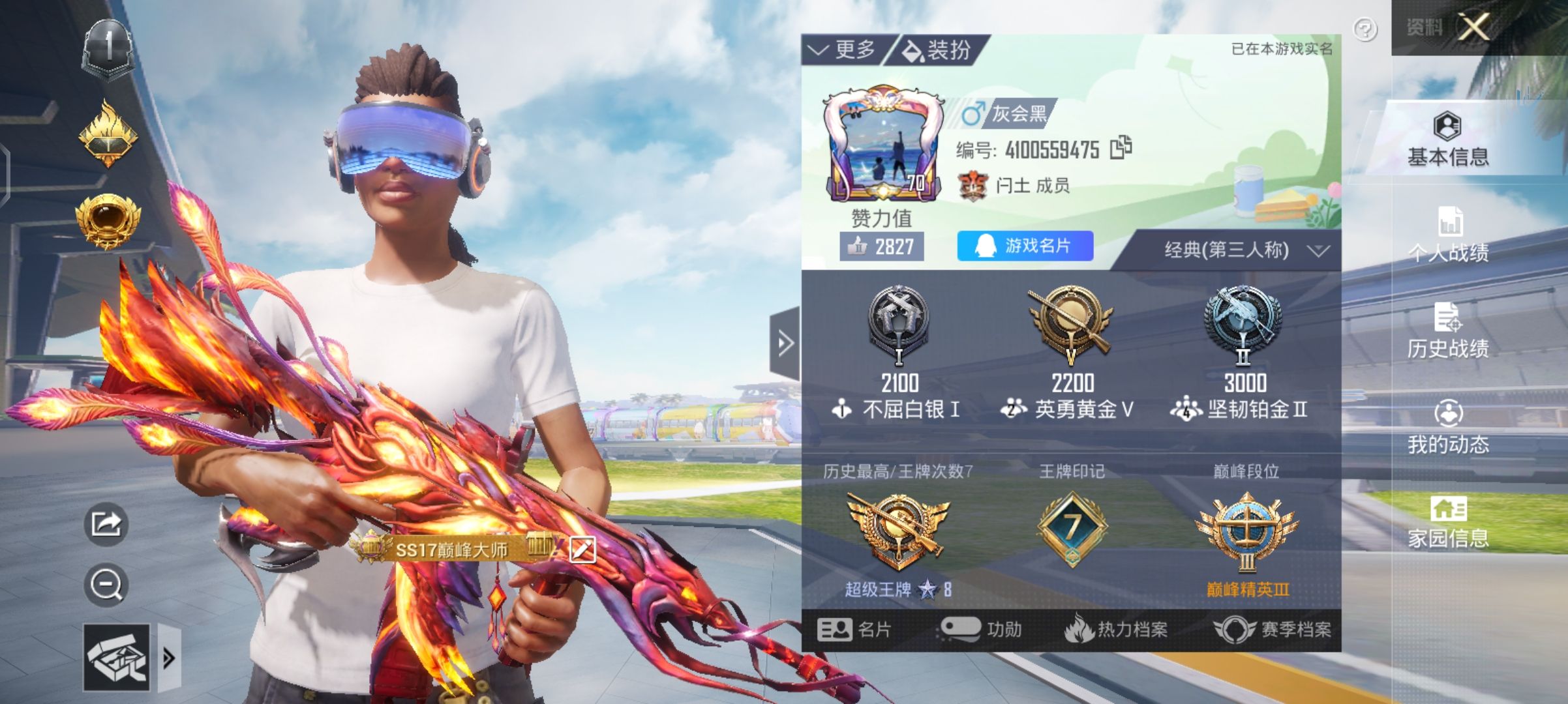This screenshot has width=1568, height=704.
Task: Show the 家园信息 home info tab
Action: click(1448, 523)
